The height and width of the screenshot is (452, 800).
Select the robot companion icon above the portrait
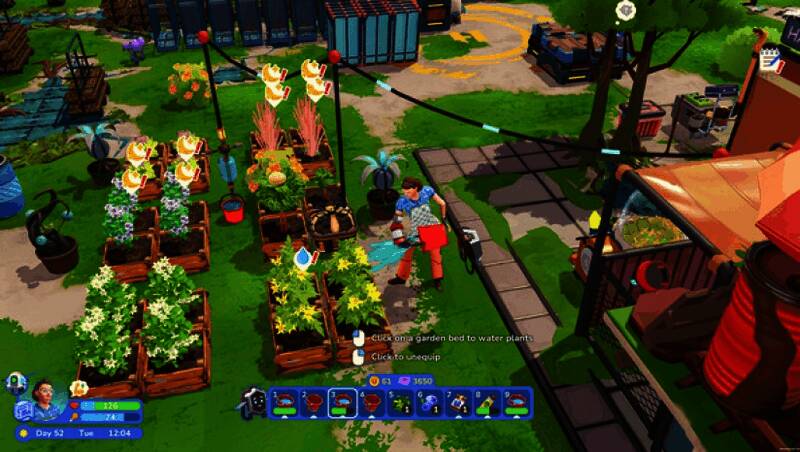16,381
